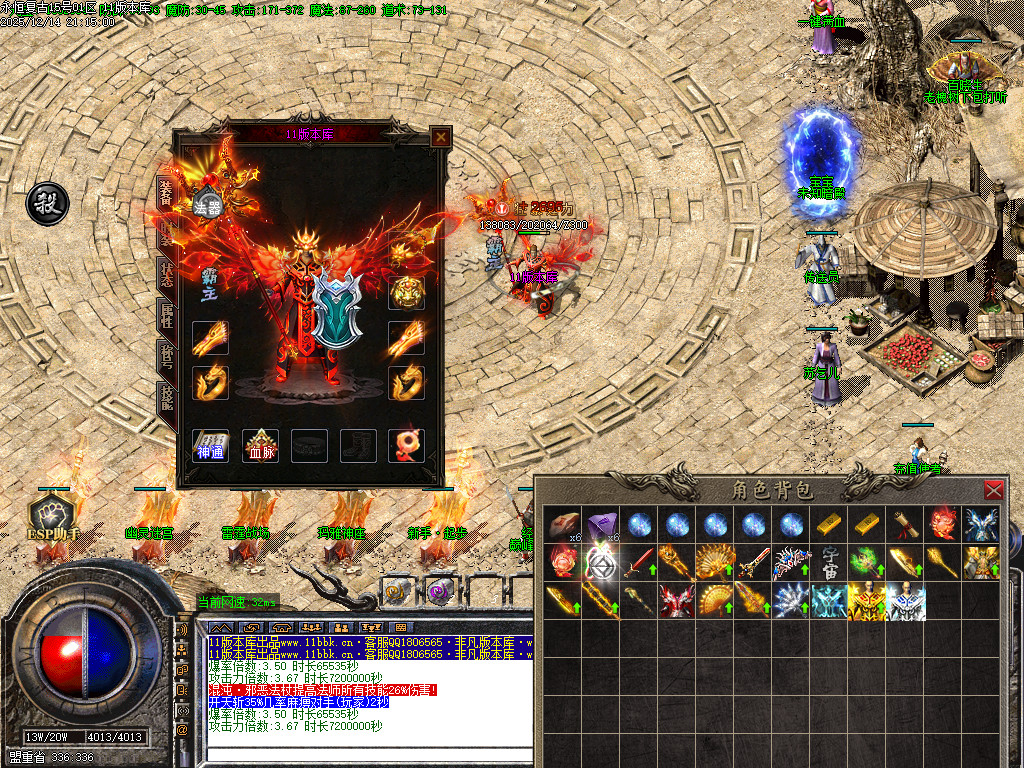Select the teal shield on the character
Screen dimensions: 1024x768
(x=334, y=309)
